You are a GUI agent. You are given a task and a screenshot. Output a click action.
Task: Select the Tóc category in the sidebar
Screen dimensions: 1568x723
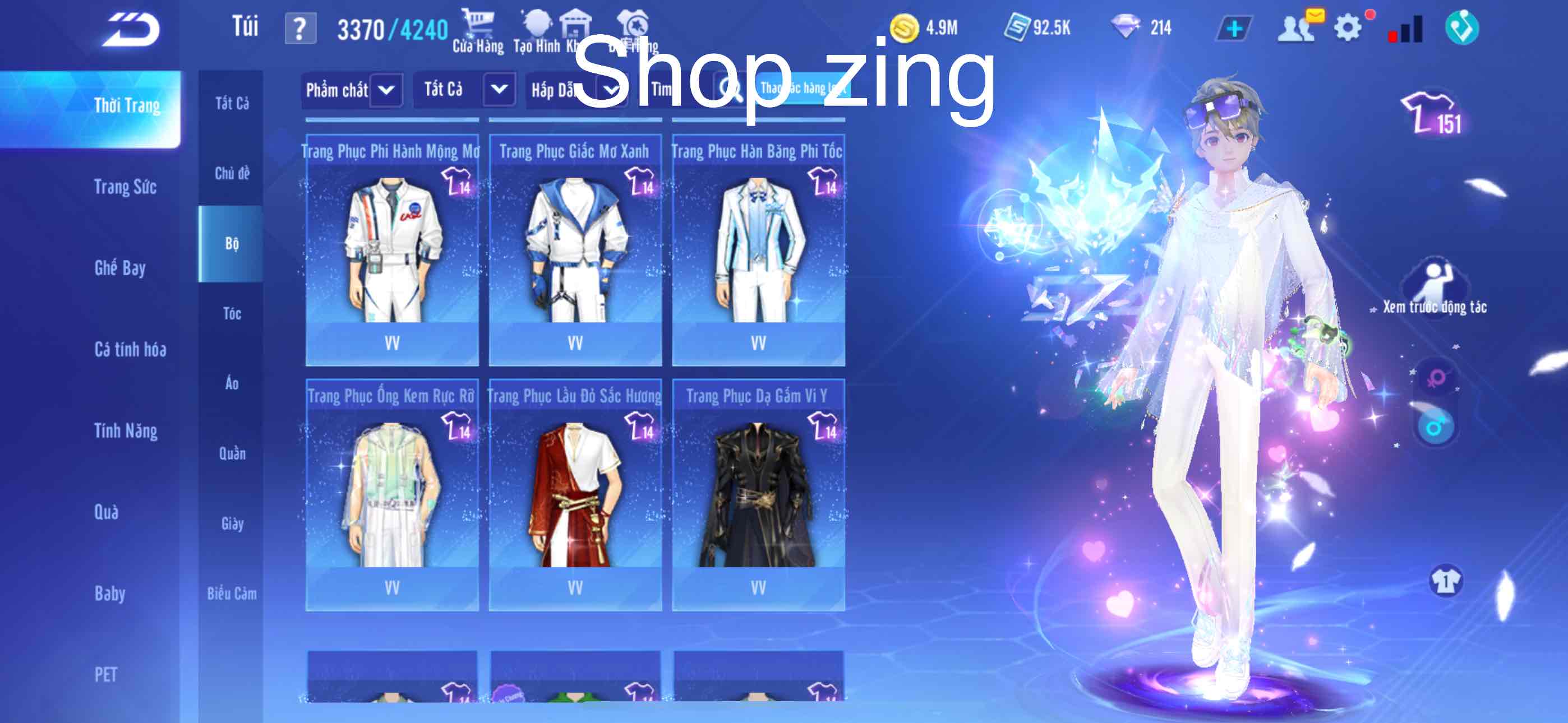(231, 313)
